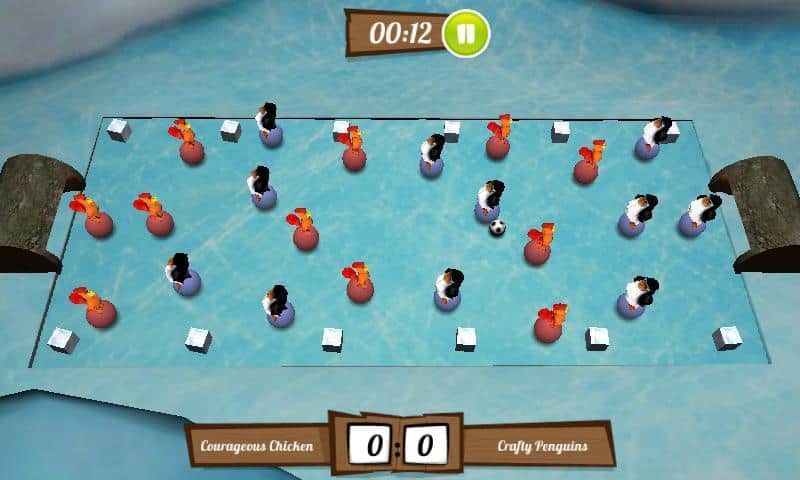
Task: Pause the match with the green button
Action: pyautogui.click(x=466, y=33)
